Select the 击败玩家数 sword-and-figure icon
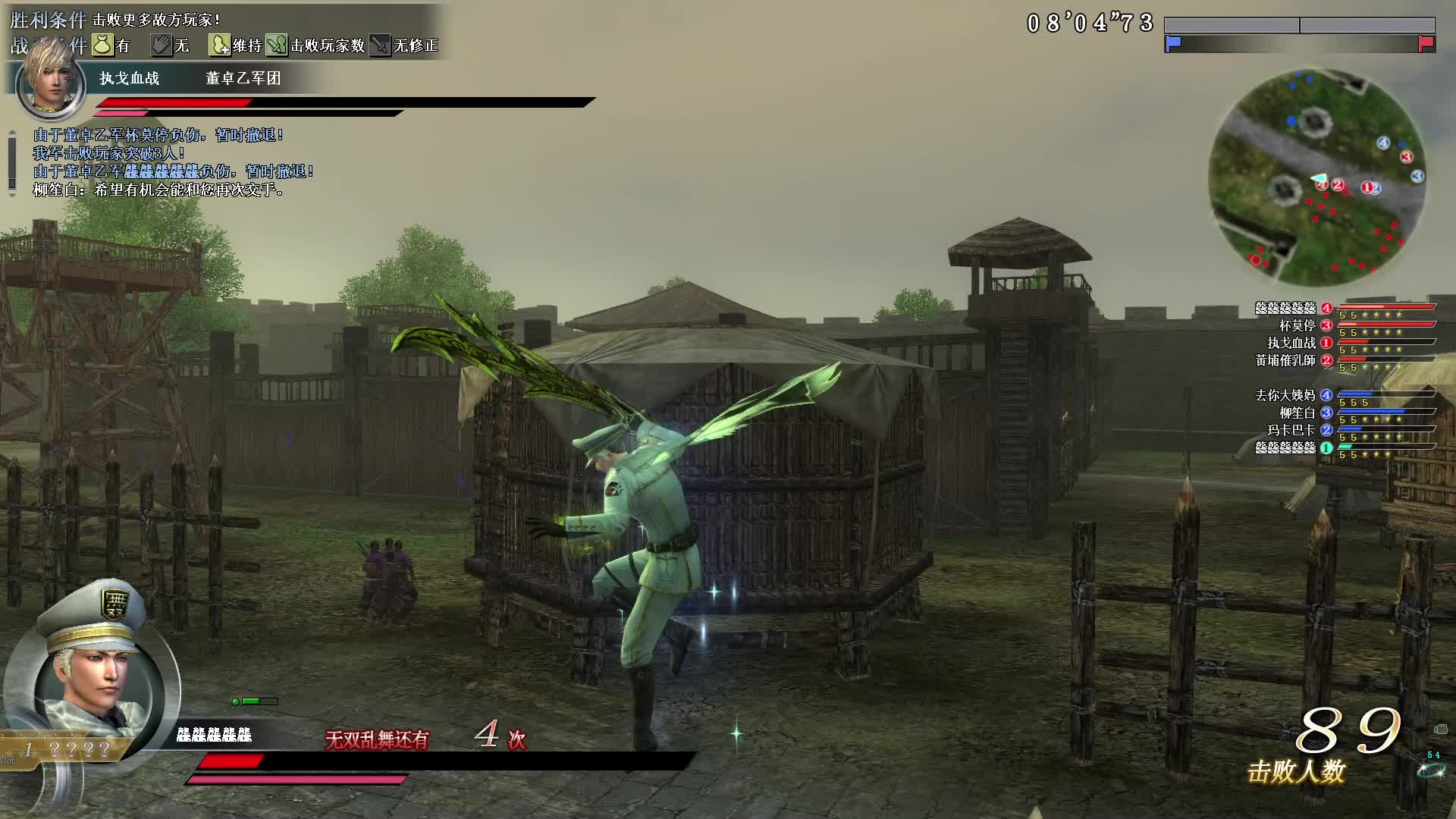The width and height of the screenshot is (1456, 819). click(x=277, y=45)
